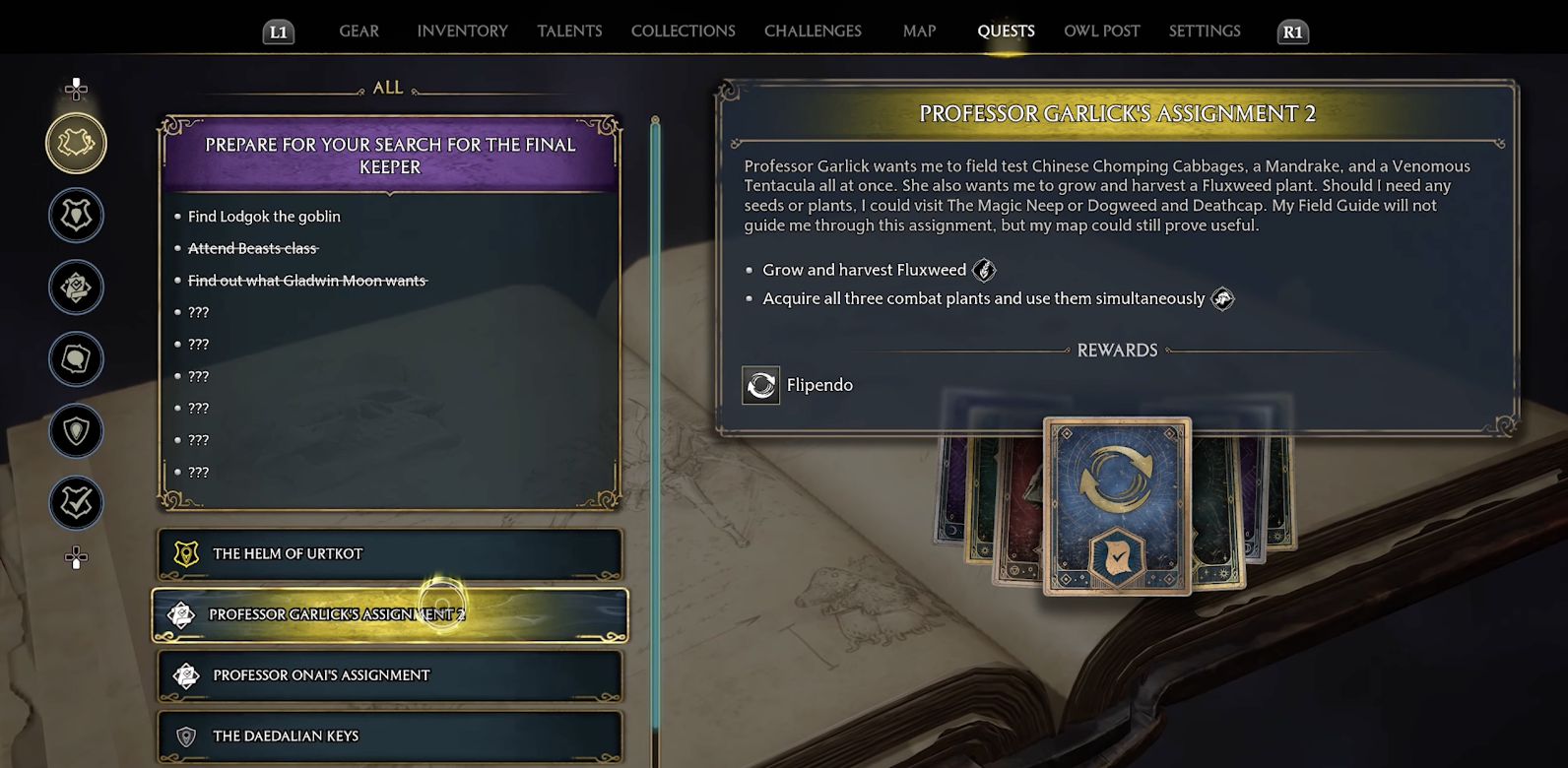
Task: Select the Quests tab
Action: (x=1006, y=32)
